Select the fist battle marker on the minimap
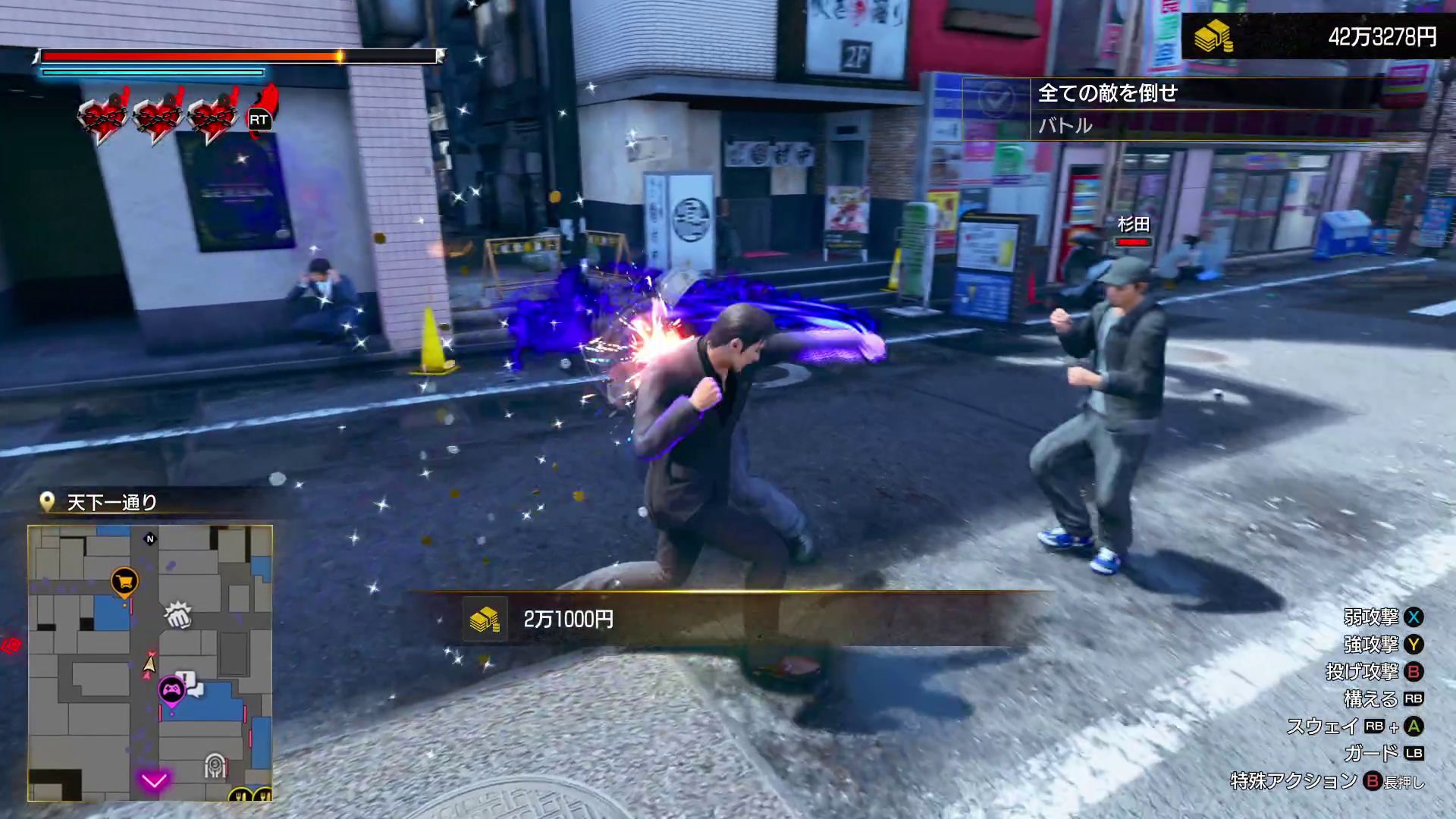This screenshot has width=1456, height=819. coord(178,615)
